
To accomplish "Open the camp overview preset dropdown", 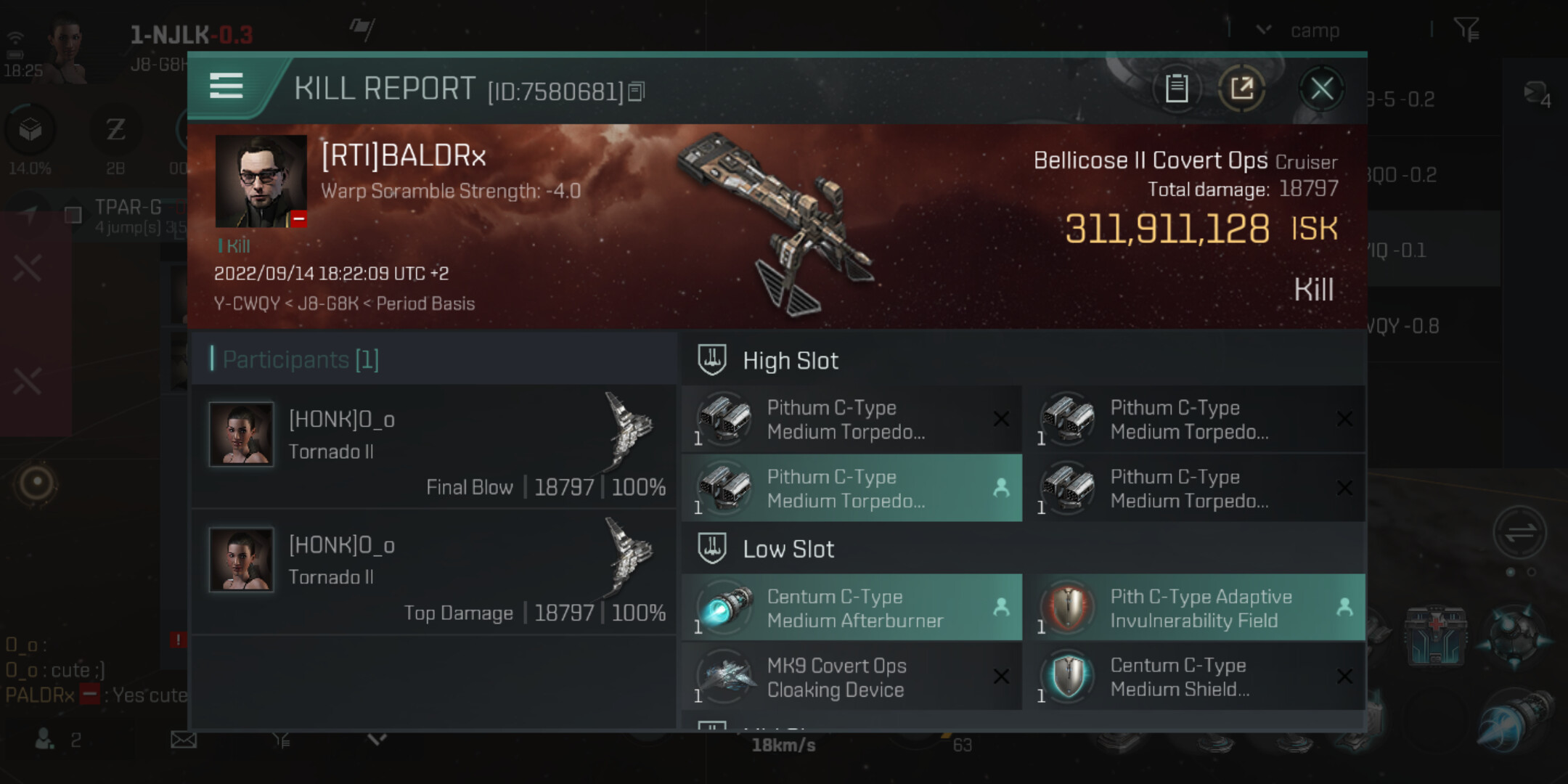I will pos(1264,30).
